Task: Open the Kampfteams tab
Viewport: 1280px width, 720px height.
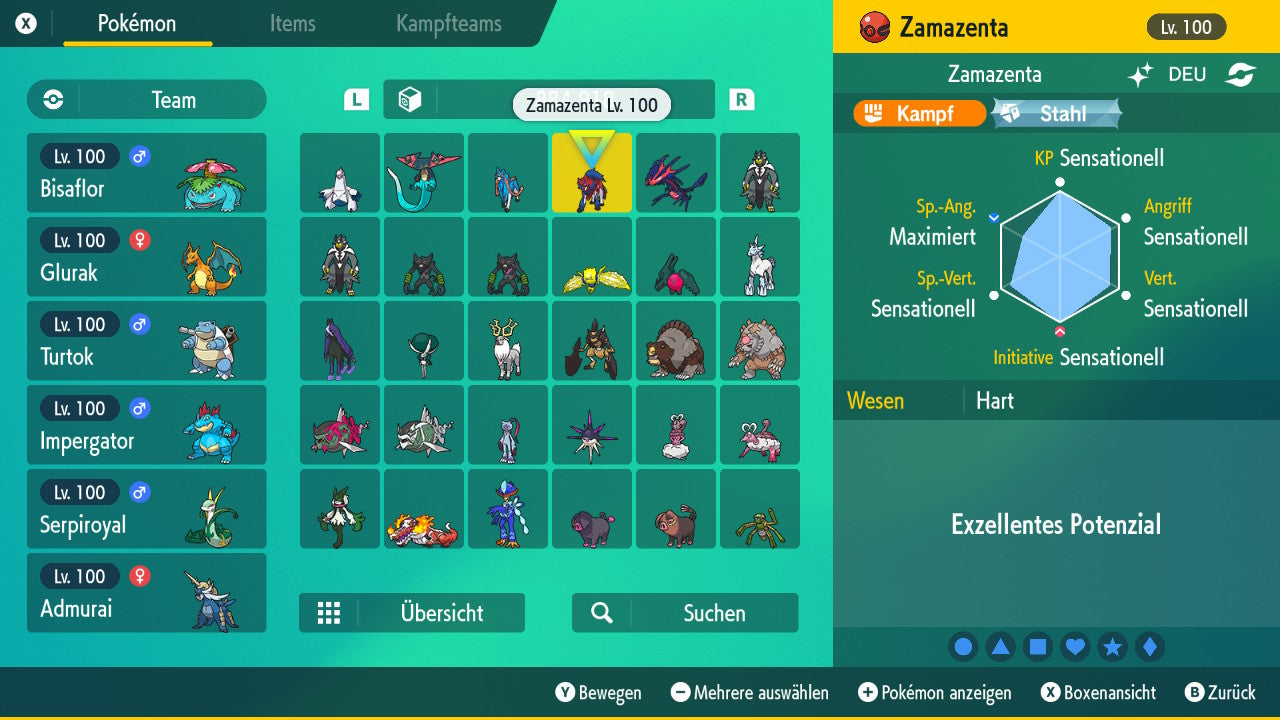Action: tap(448, 25)
